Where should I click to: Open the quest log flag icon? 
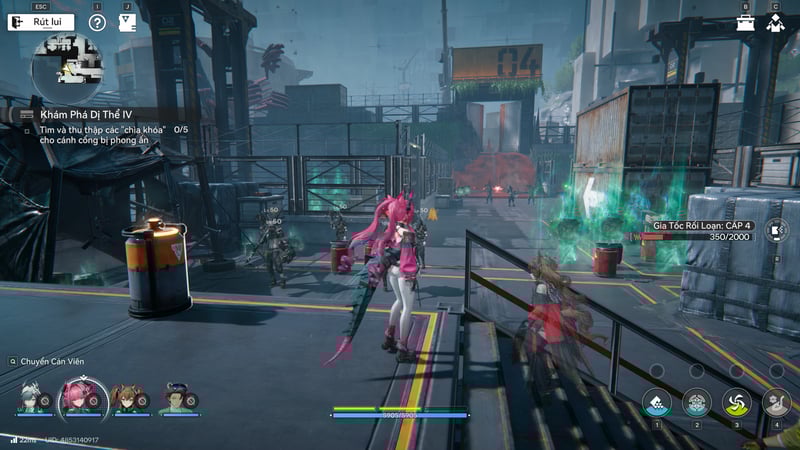click(127, 22)
